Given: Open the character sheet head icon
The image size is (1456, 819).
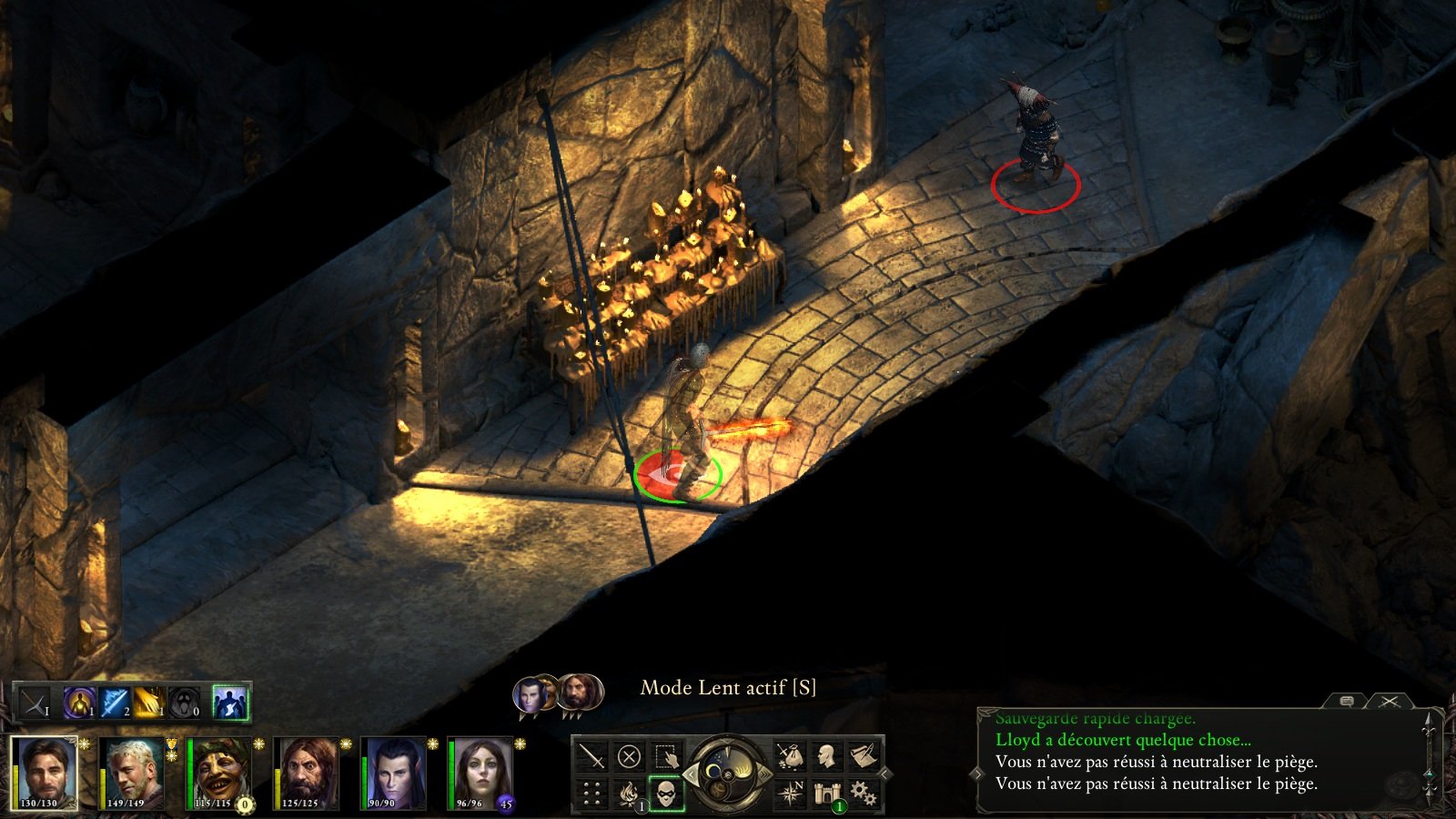Looking at the screenshot, I should 826,756.
